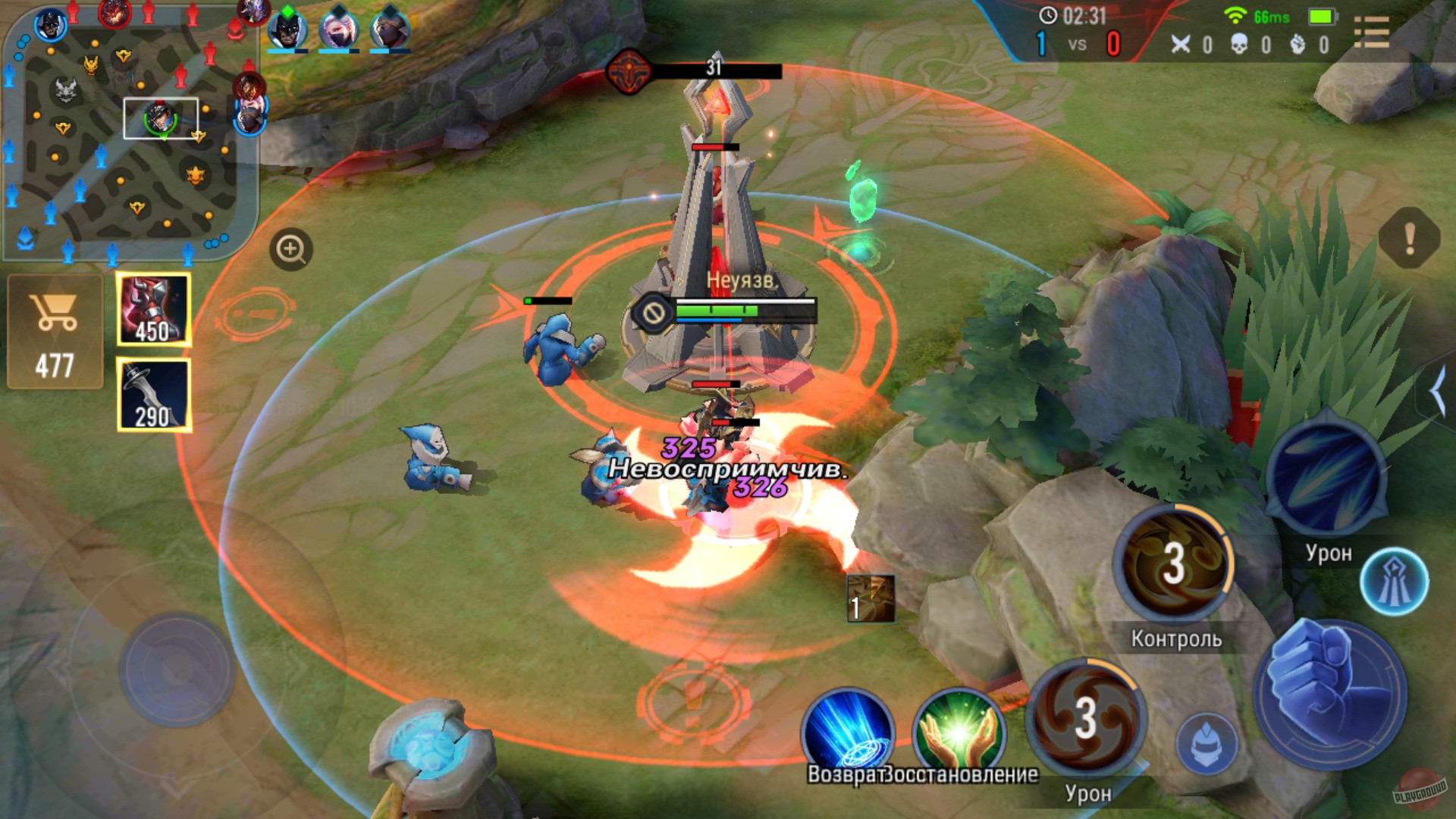Image resolution: width=1456 pixels, height=819 pixels.
Task: Select your hero portrait in the top-left
Action: 49,23
